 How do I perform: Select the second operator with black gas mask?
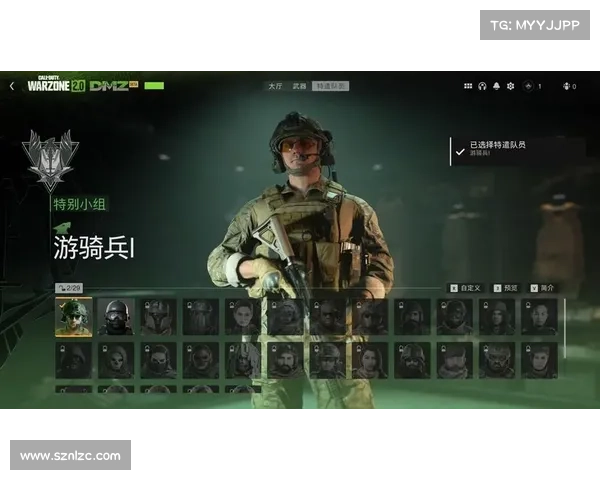[116, 316]
